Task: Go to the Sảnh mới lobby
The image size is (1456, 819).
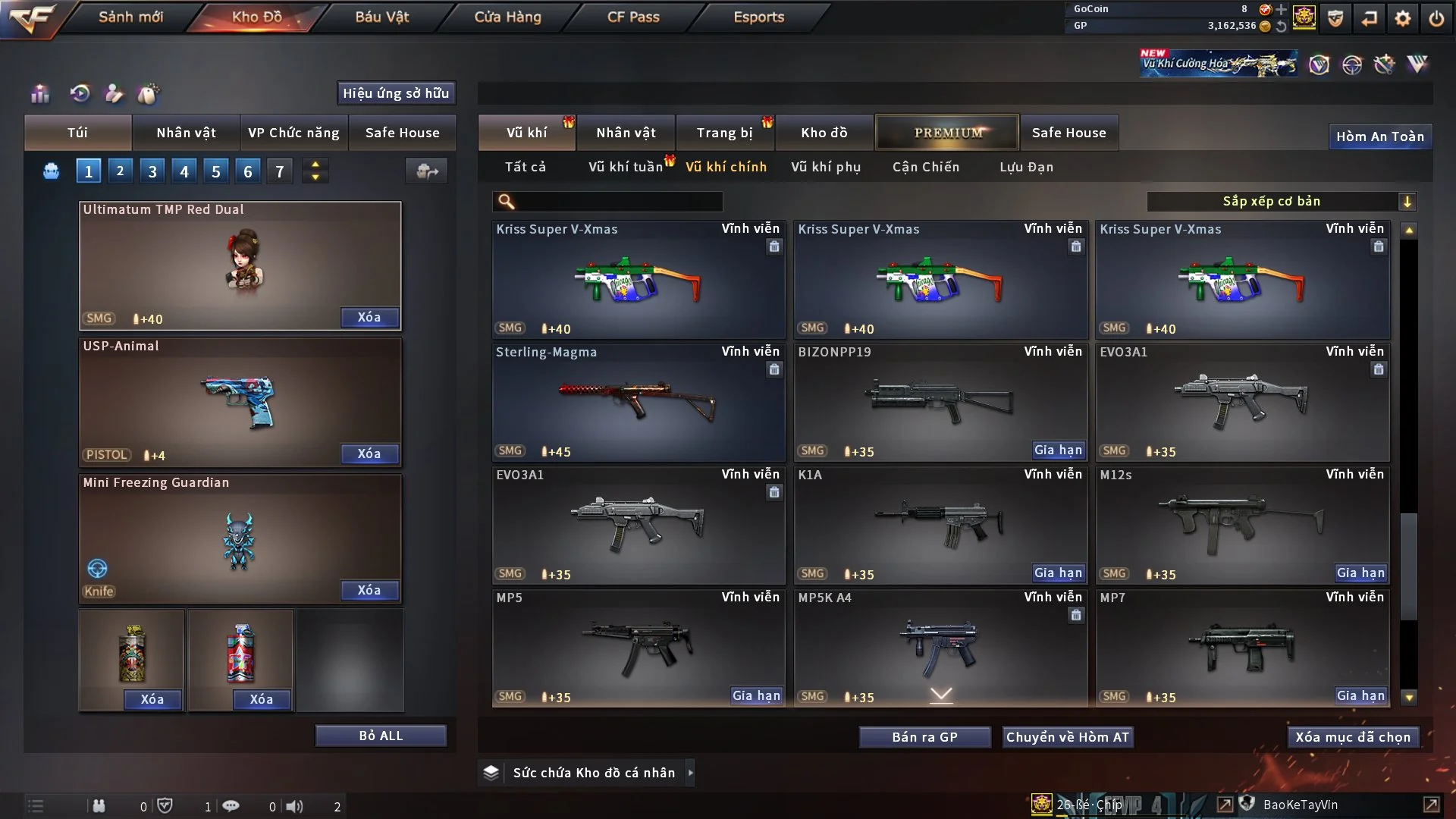Action: coord(130,17)
